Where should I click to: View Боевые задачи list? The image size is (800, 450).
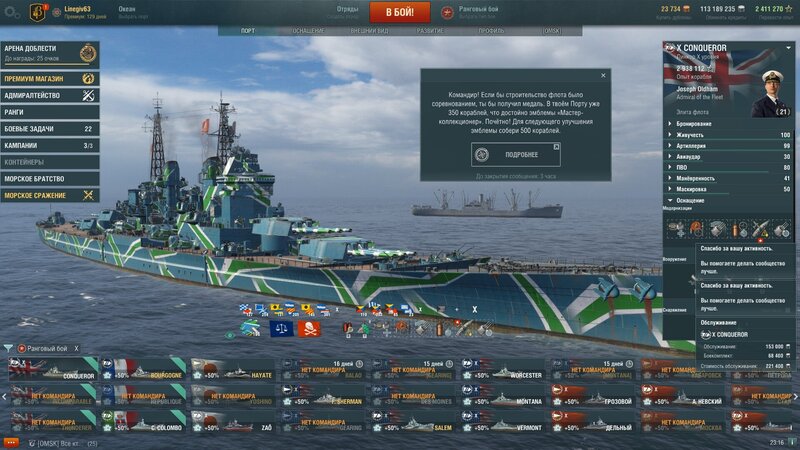coord(49,129)
